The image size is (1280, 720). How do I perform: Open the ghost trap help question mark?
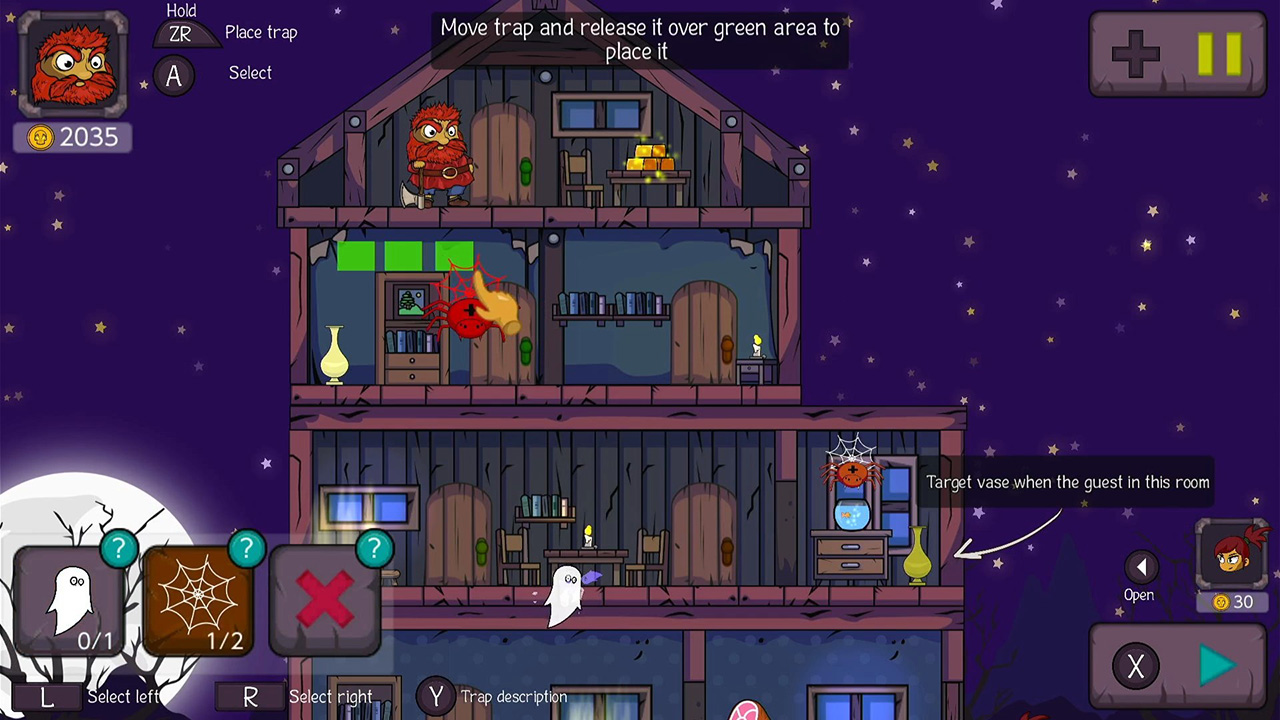pyautogui.click(x=119, y=548)
